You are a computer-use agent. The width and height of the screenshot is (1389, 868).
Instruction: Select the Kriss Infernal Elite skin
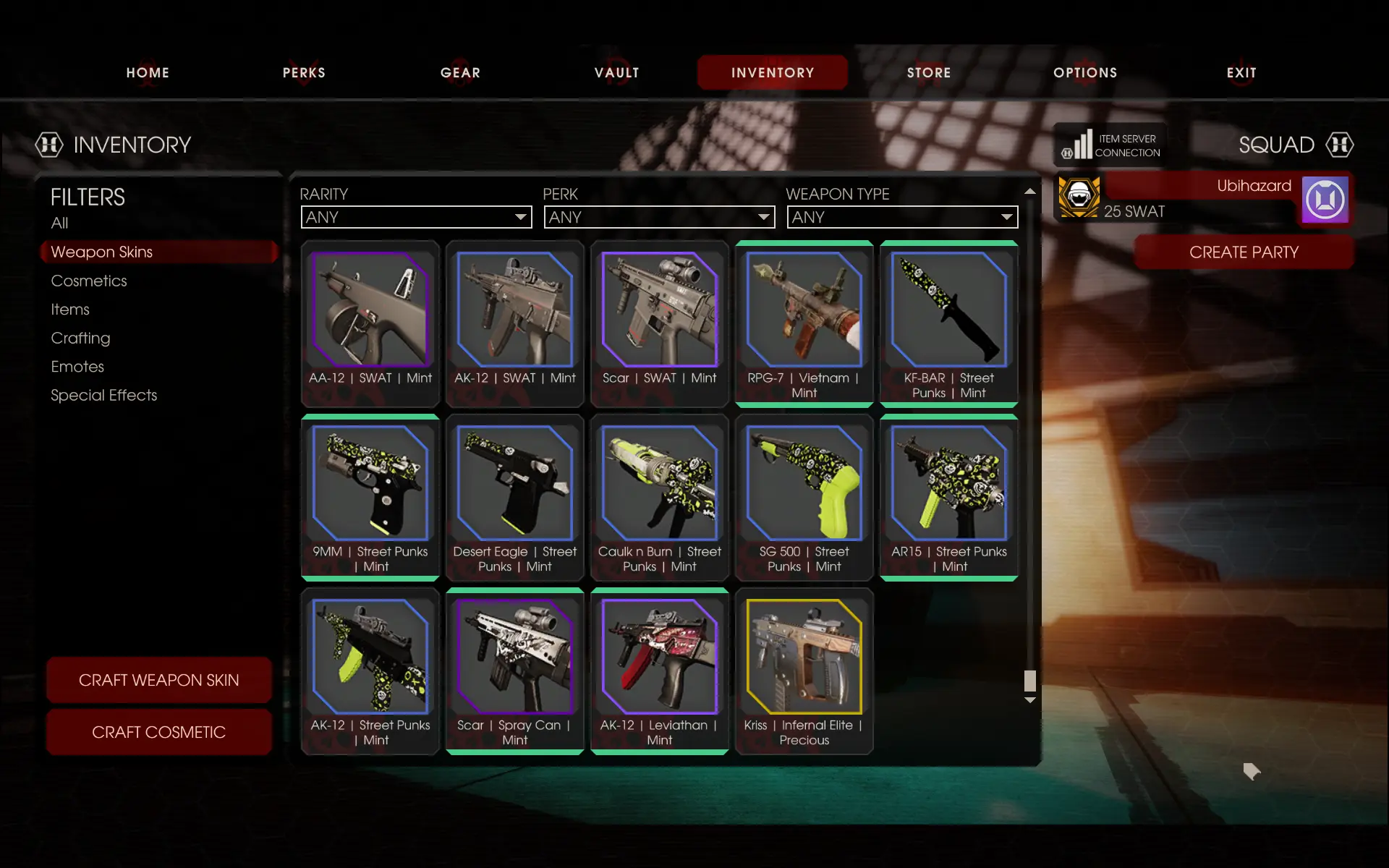click(x=804, y=671)
